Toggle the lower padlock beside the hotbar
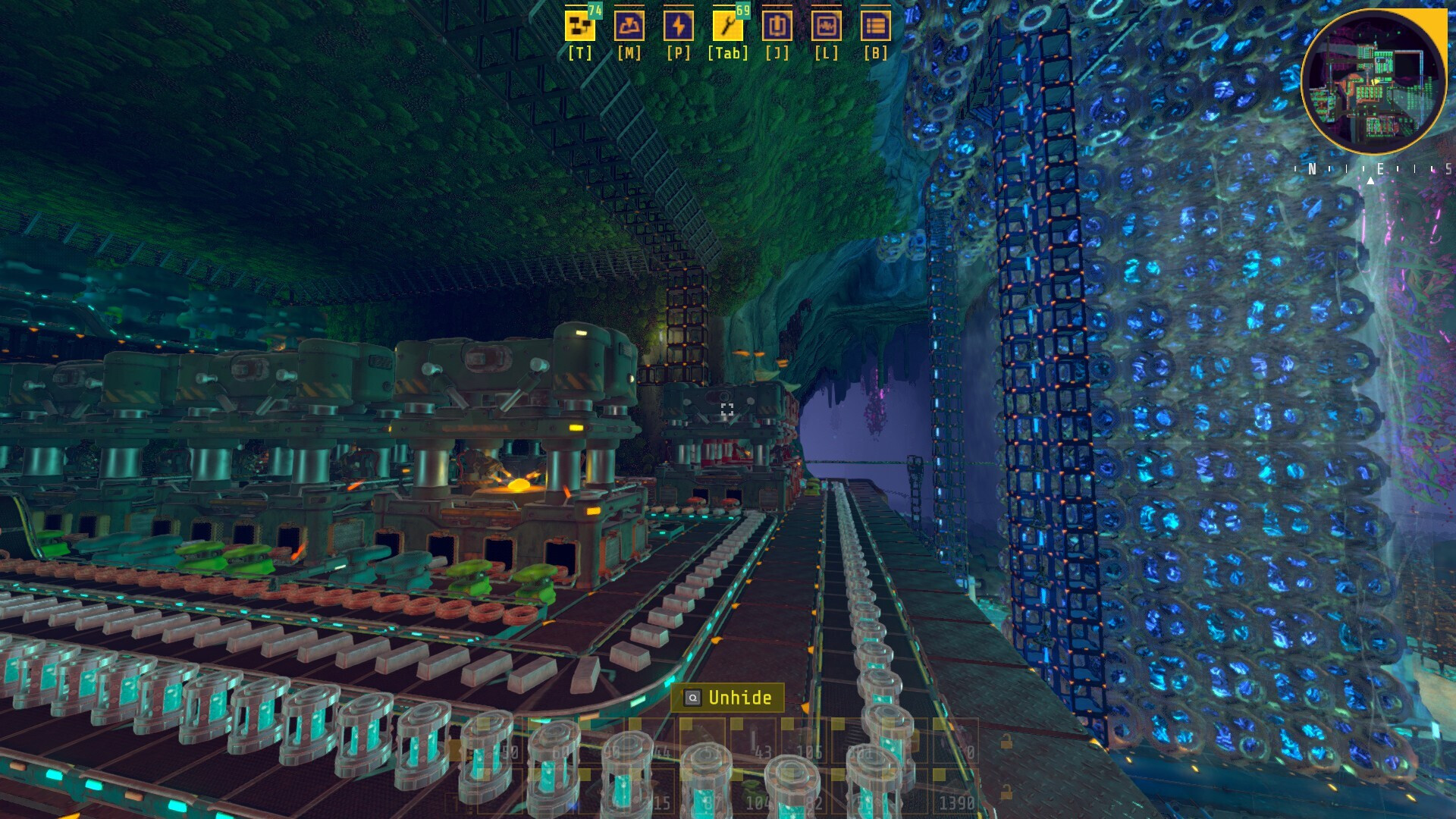 coord(1006,790)
